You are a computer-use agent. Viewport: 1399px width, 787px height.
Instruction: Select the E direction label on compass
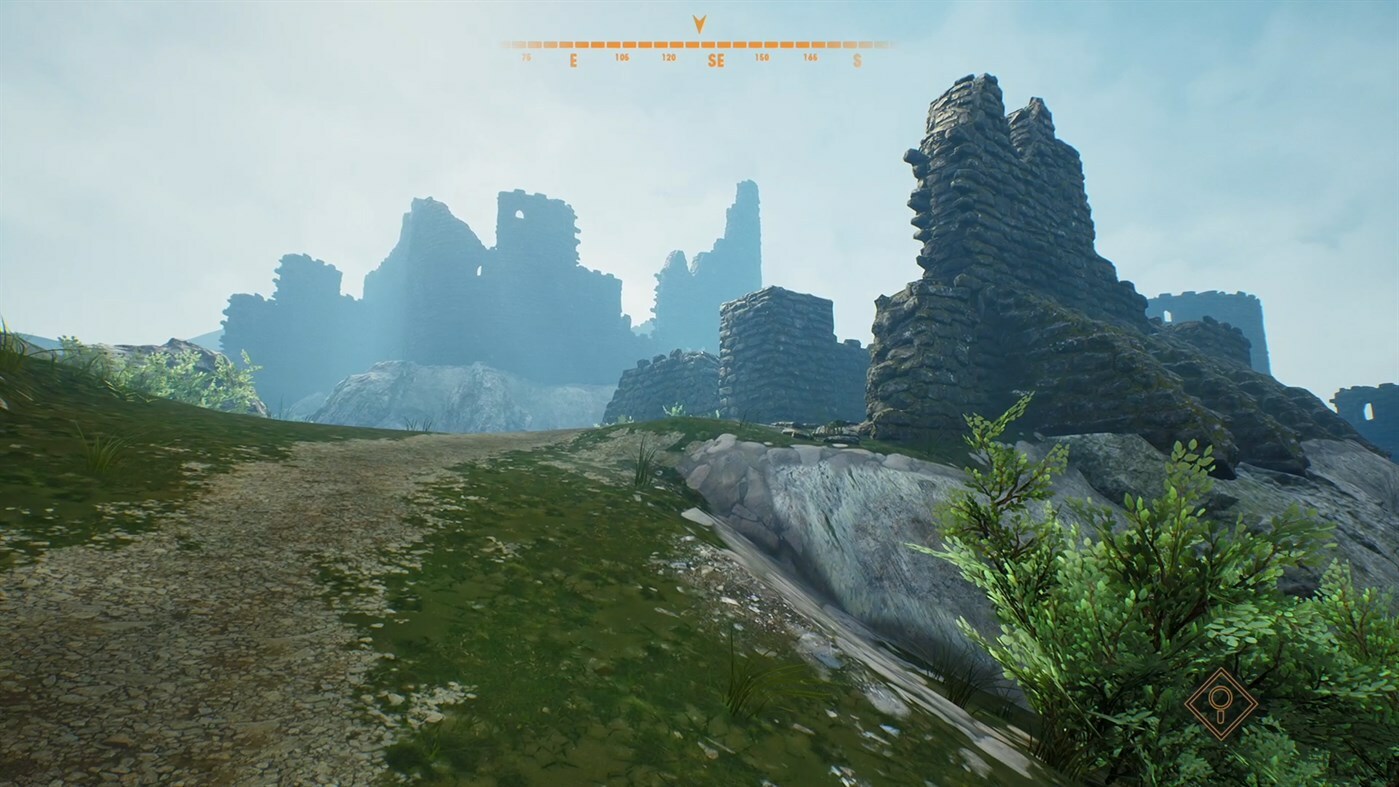pyautogui.click(x=573, y=60)
